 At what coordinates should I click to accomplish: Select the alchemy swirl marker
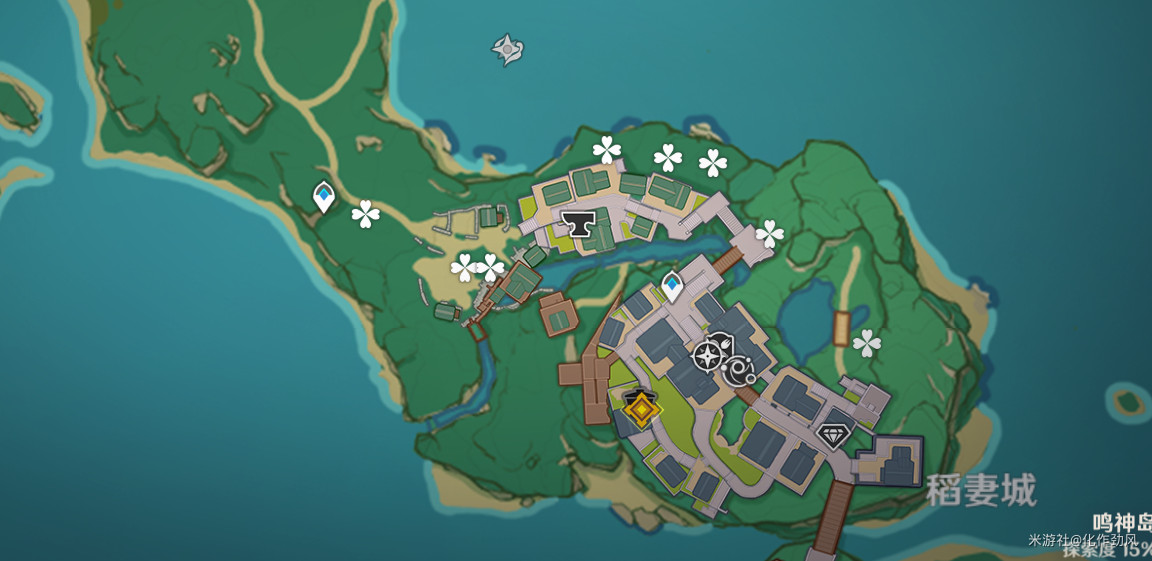(x=741, y=371)
